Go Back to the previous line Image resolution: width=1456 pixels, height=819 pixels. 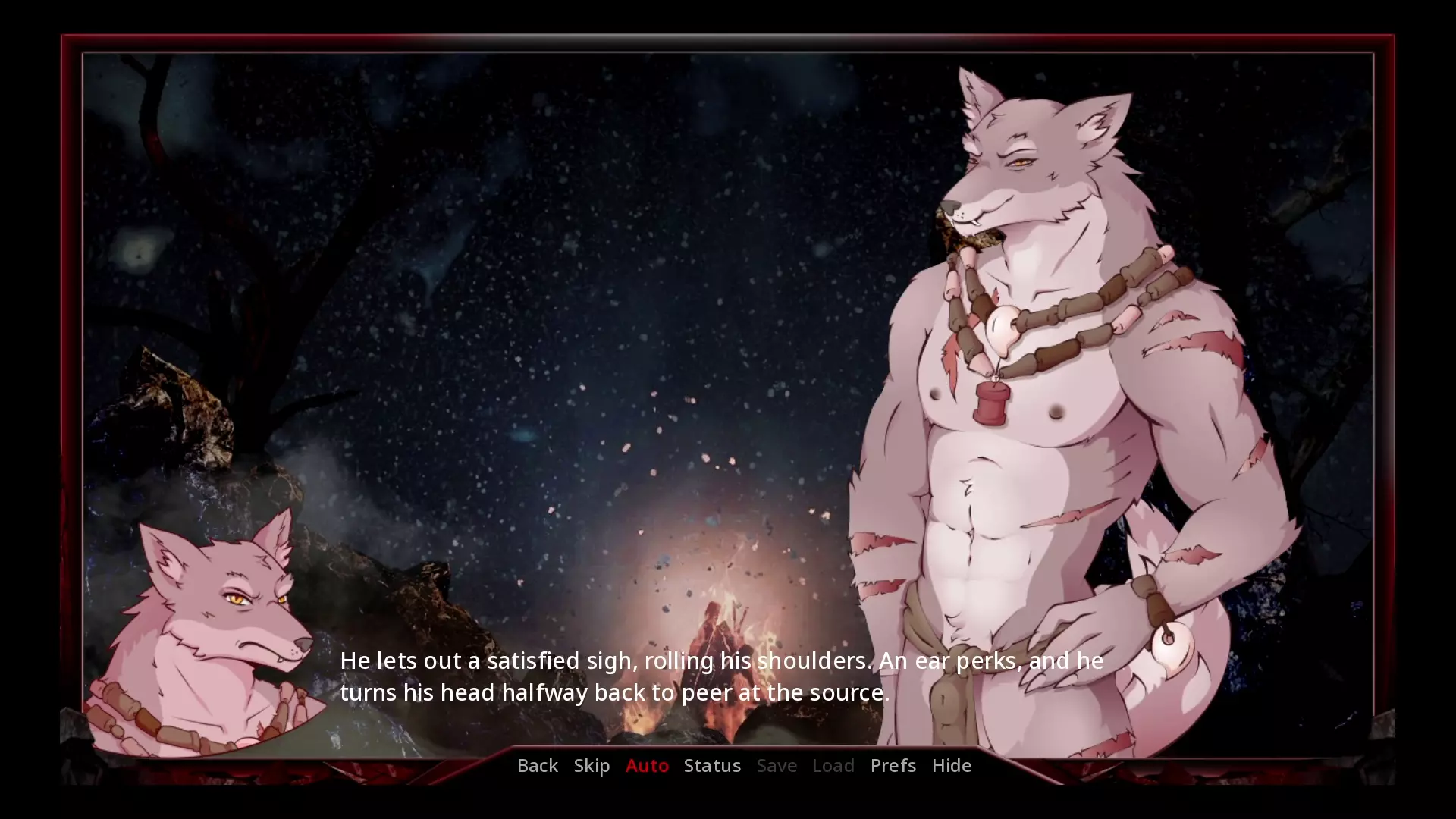pos(537,765)
